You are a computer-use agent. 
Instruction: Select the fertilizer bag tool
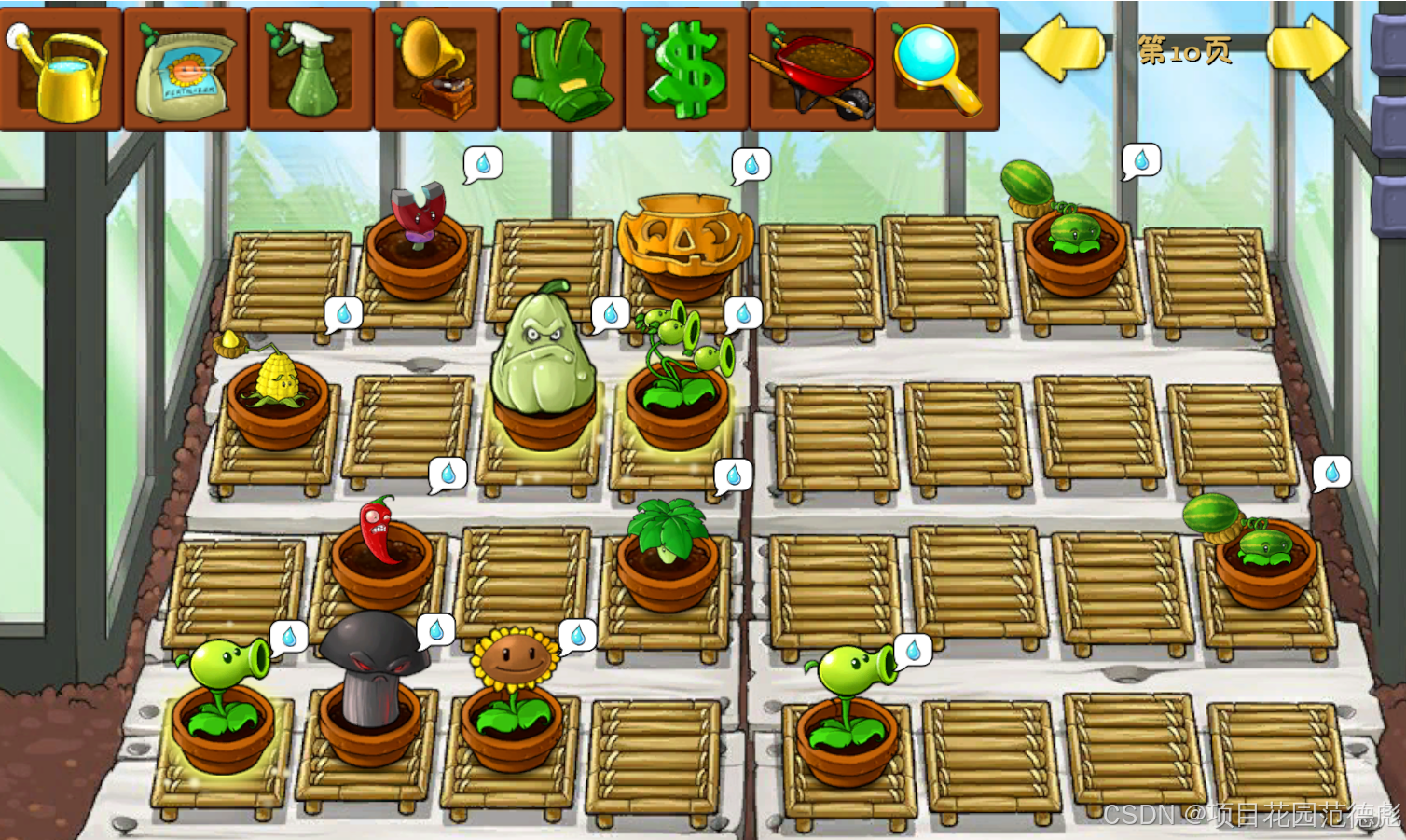coord(186,71)
